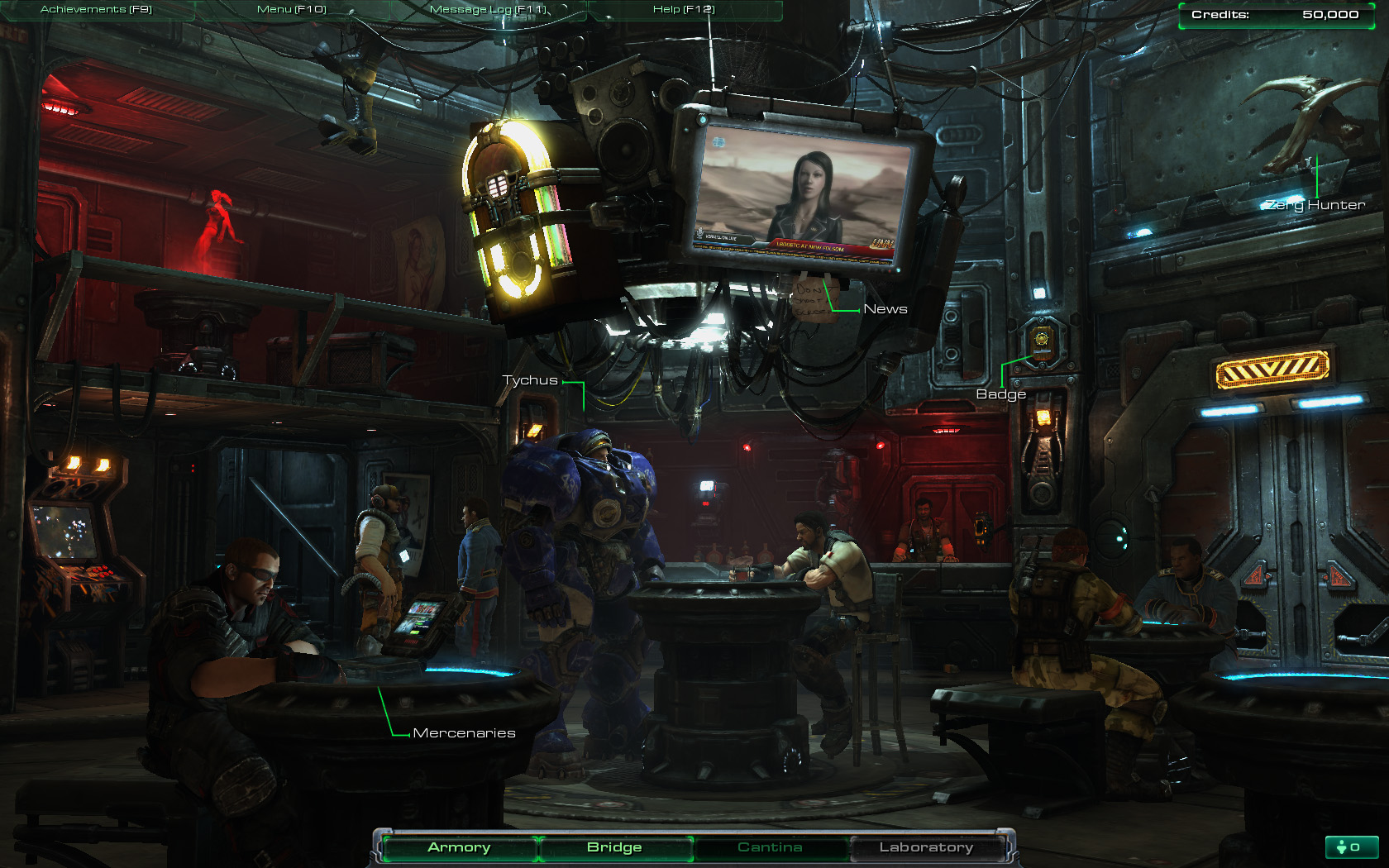Open the game Menu
The height and width of the screenshot is (868, 1389).
[x=291, y=9]
